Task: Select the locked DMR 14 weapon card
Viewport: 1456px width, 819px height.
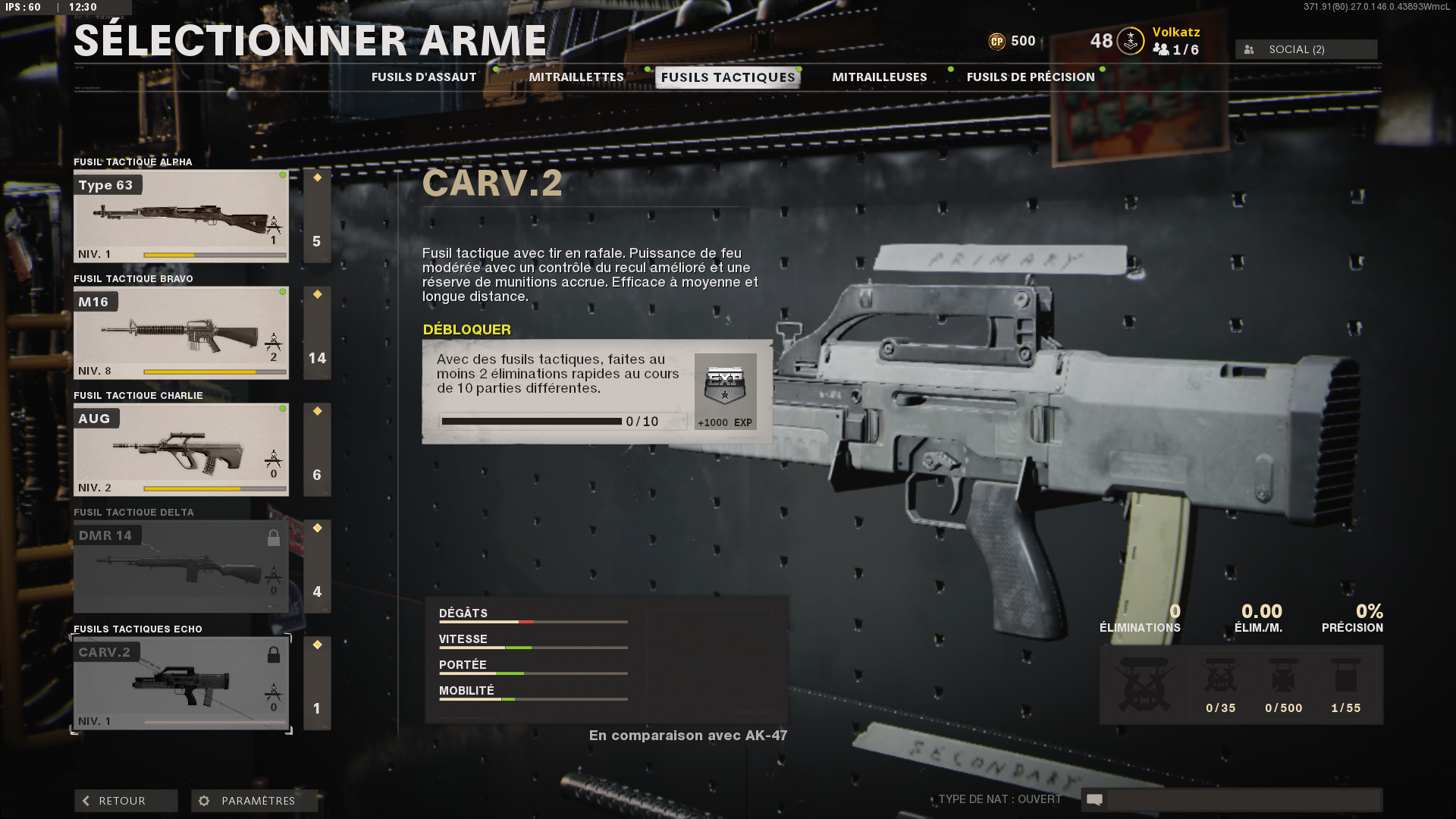Action: coord(180,566)
